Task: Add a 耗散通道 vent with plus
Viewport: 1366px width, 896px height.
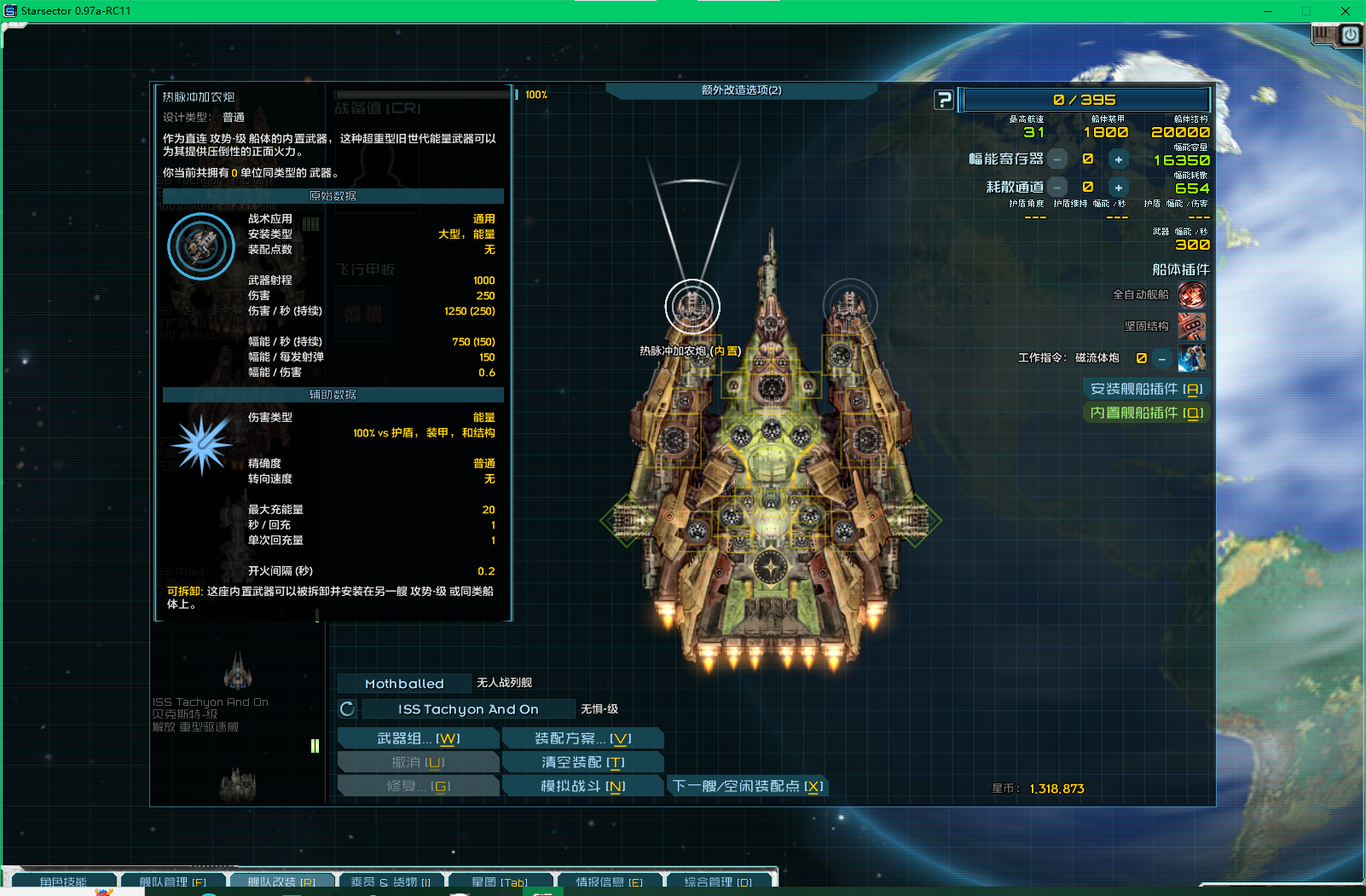Action: [x=1118, y=188]
